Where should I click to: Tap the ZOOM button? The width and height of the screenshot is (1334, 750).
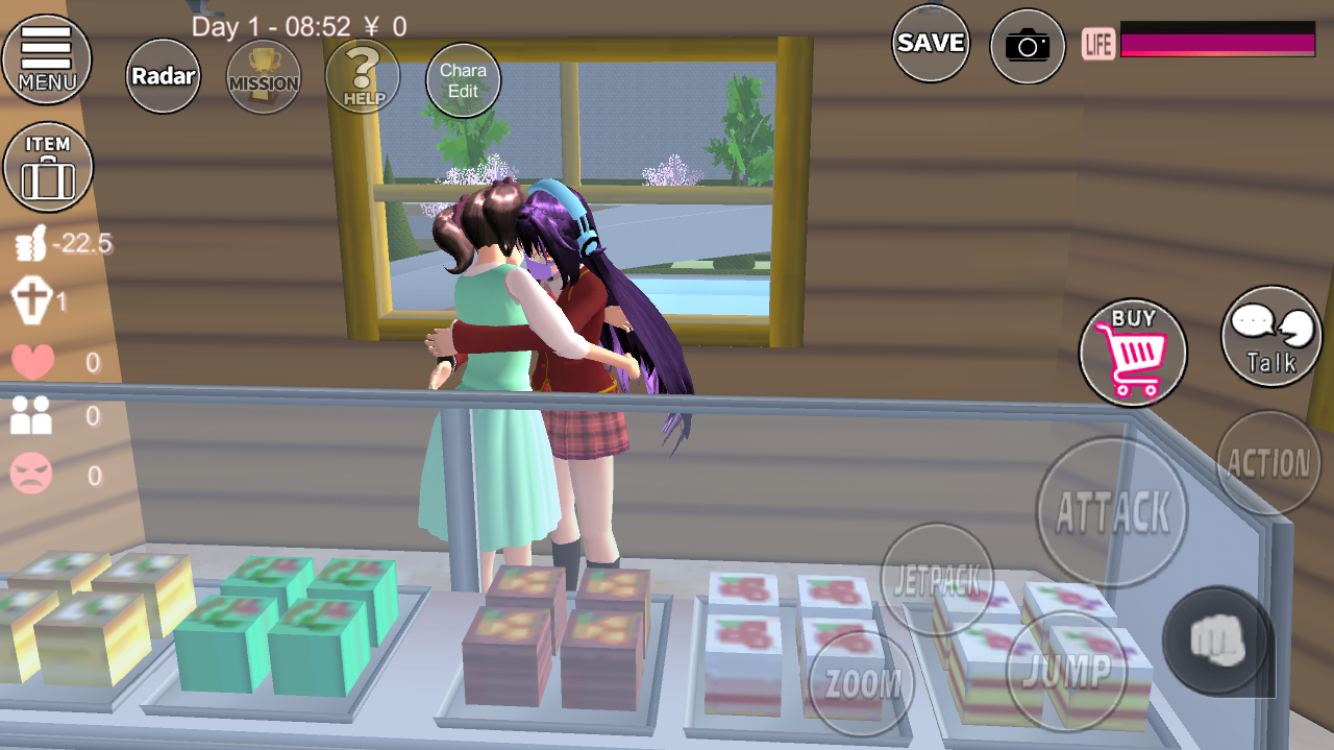point(861,683)
